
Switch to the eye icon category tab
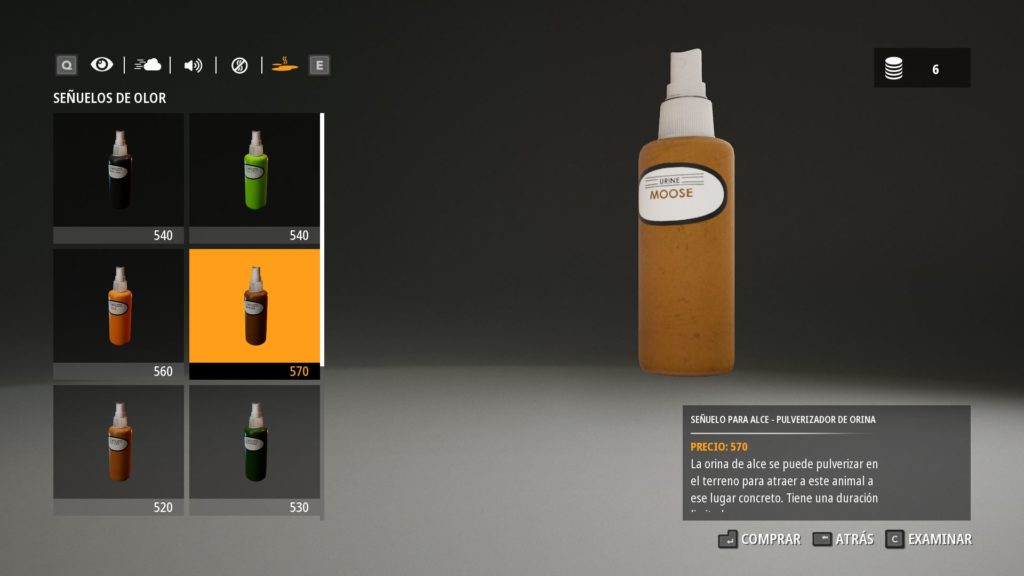pos(102,65)
